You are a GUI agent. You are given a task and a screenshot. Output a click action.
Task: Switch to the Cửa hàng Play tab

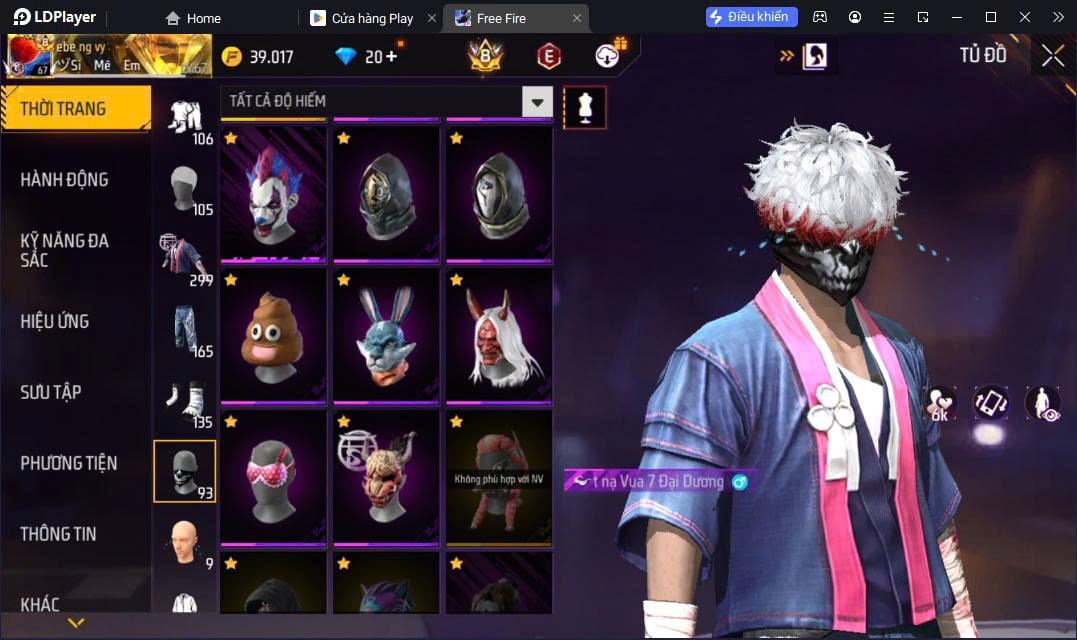[x=372, y=18]
